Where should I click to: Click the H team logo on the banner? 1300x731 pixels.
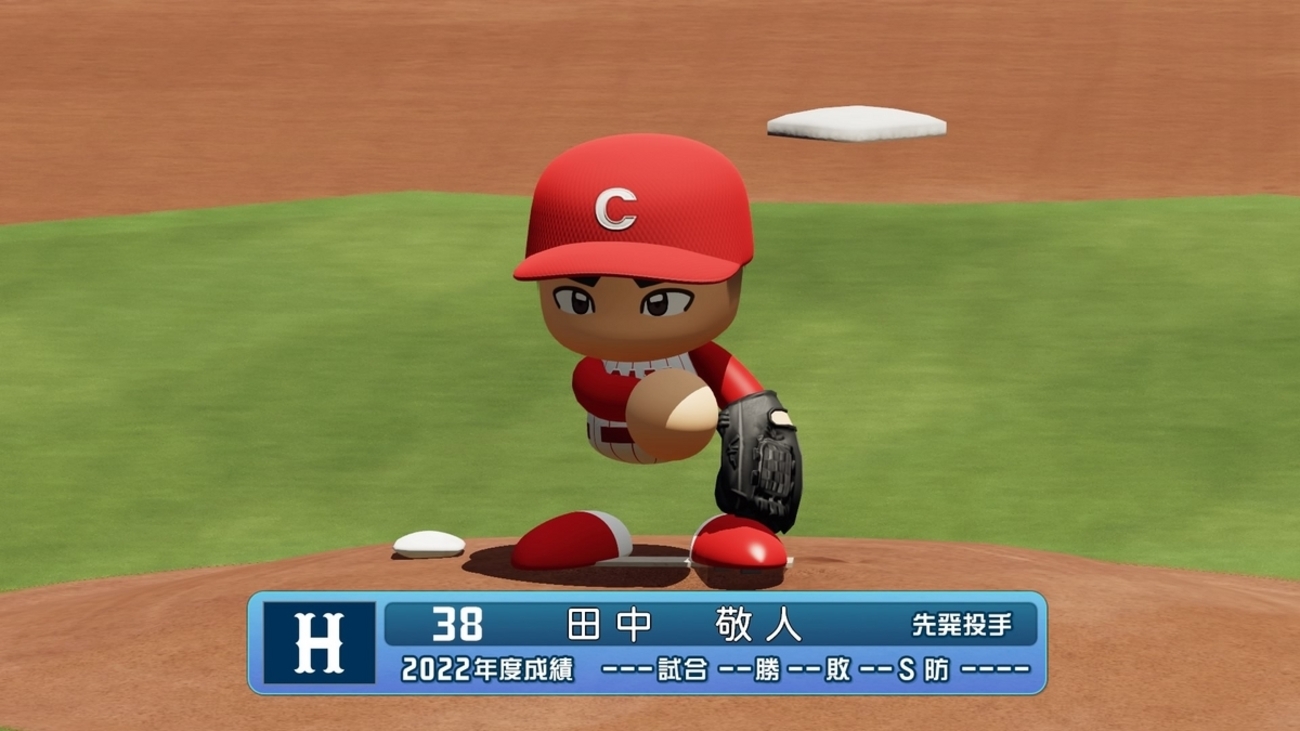click(319, 643)
